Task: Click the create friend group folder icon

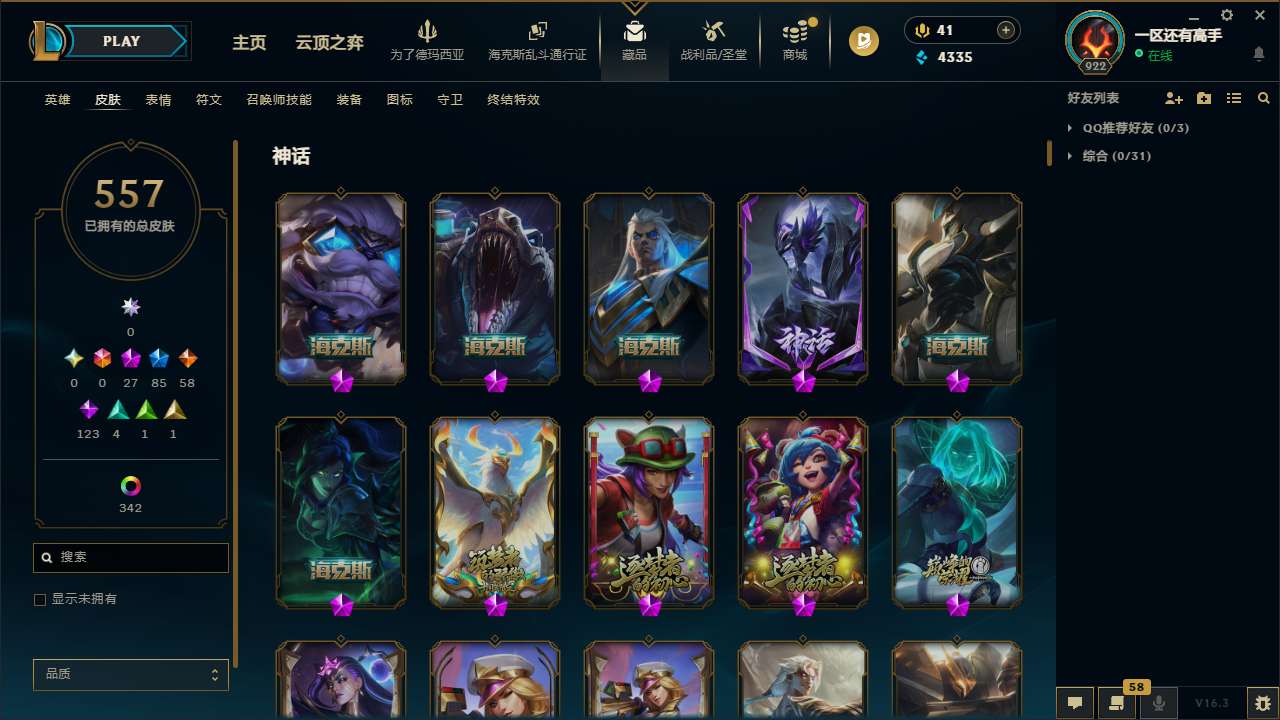Action: point(1203,98)
